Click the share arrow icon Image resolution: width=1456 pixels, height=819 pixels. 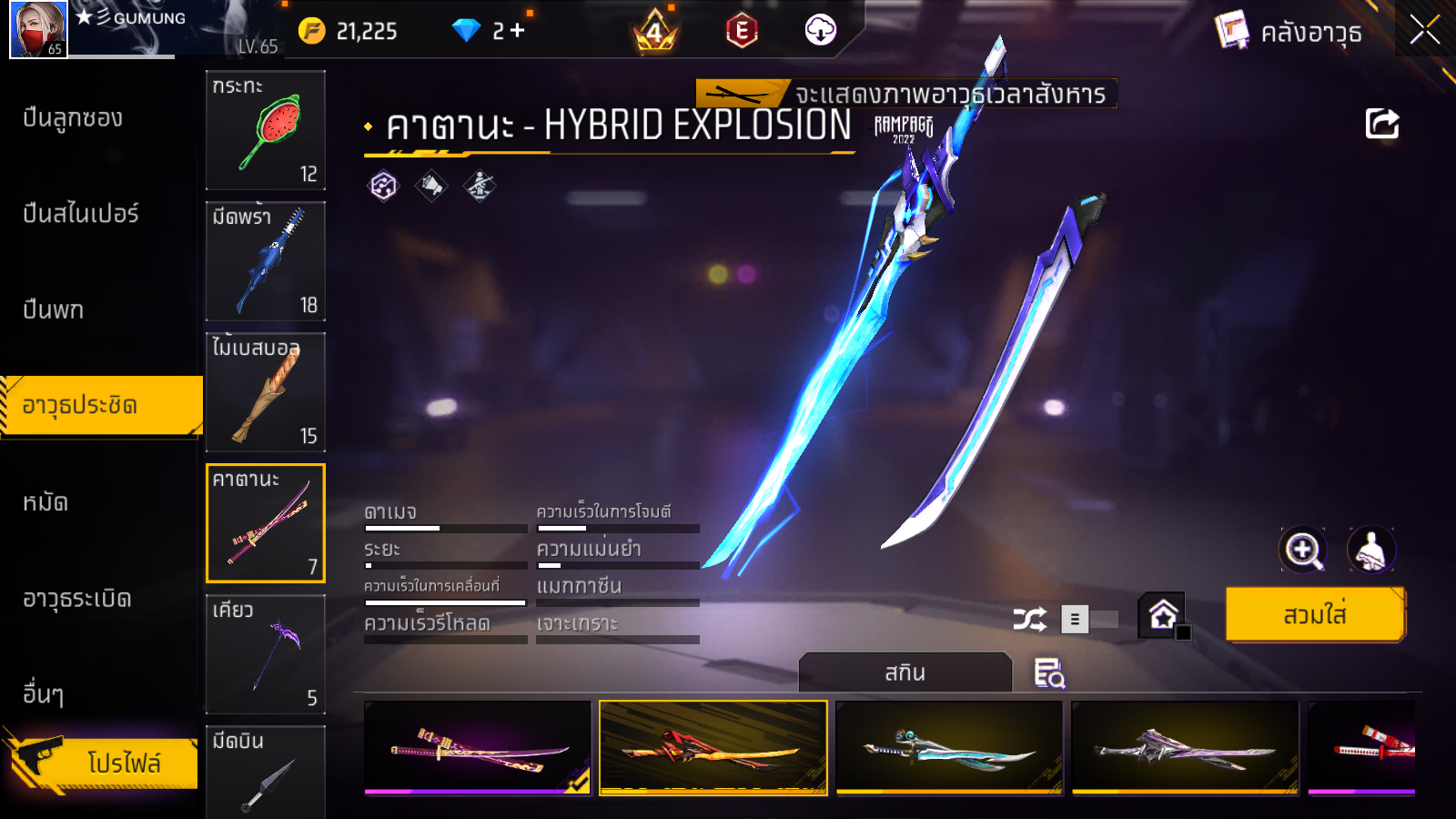click(x=1381, y=124)
